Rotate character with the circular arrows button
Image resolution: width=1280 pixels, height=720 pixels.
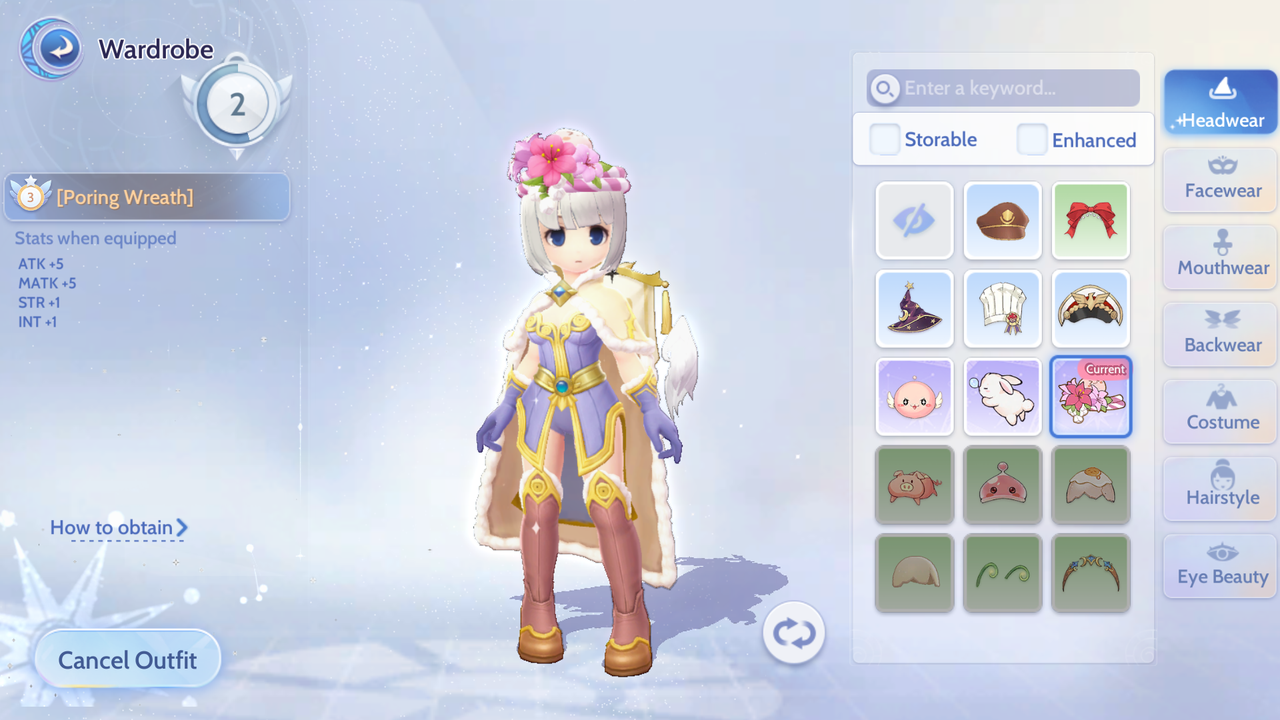pos(794,633)
